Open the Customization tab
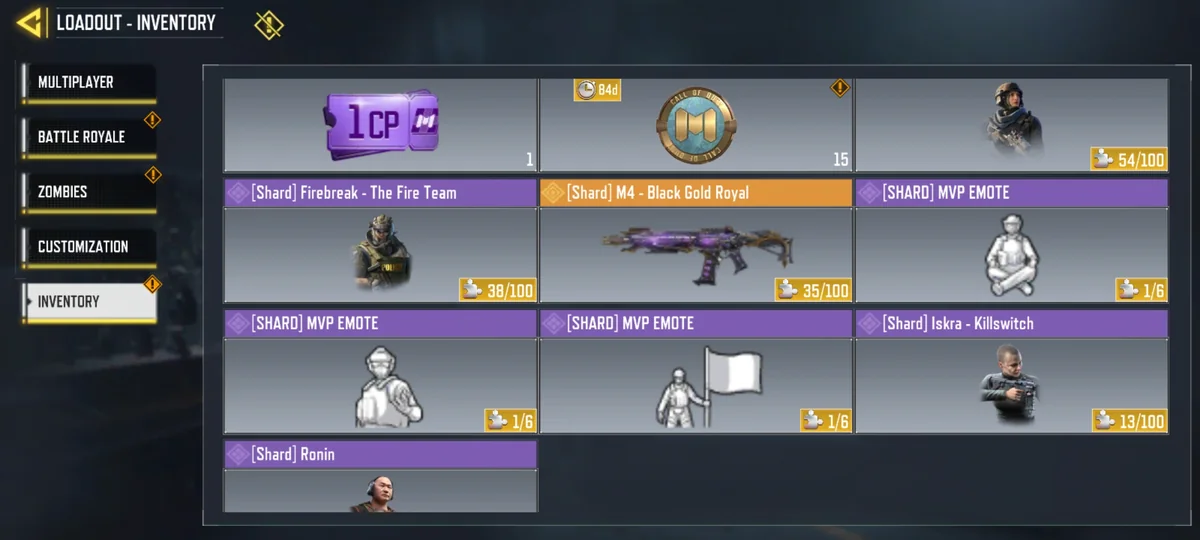Screen dimensions: 1200x540 (x=88, y=246)
